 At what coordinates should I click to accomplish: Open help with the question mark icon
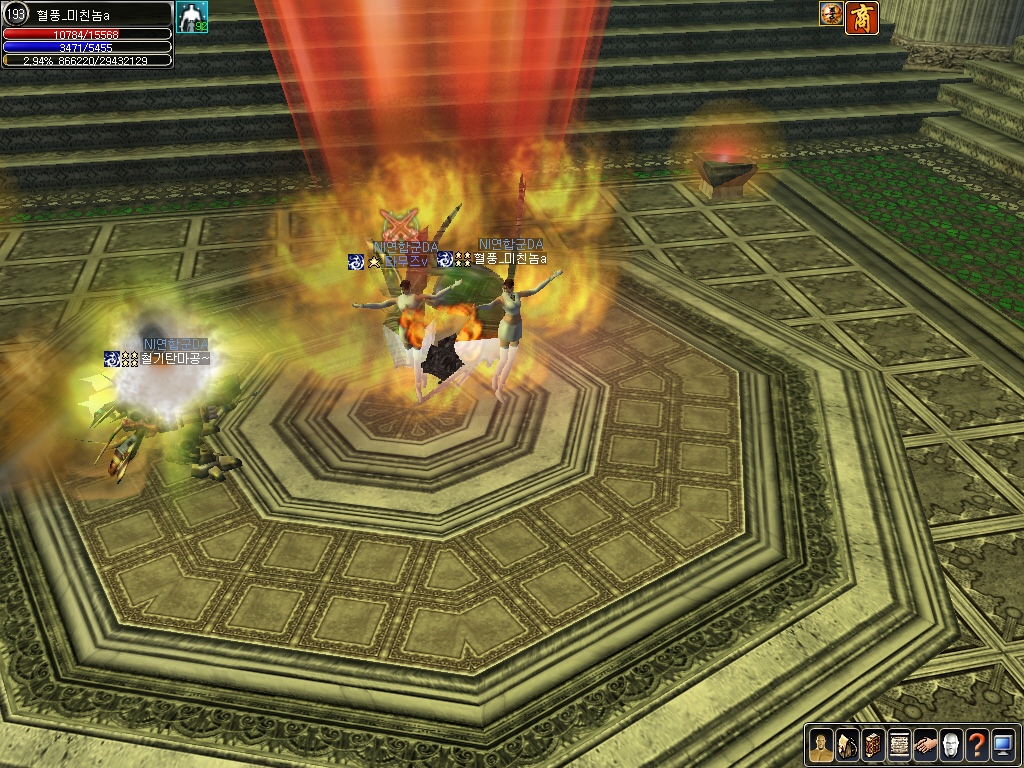pyautogui.click(x=977, y=745)
